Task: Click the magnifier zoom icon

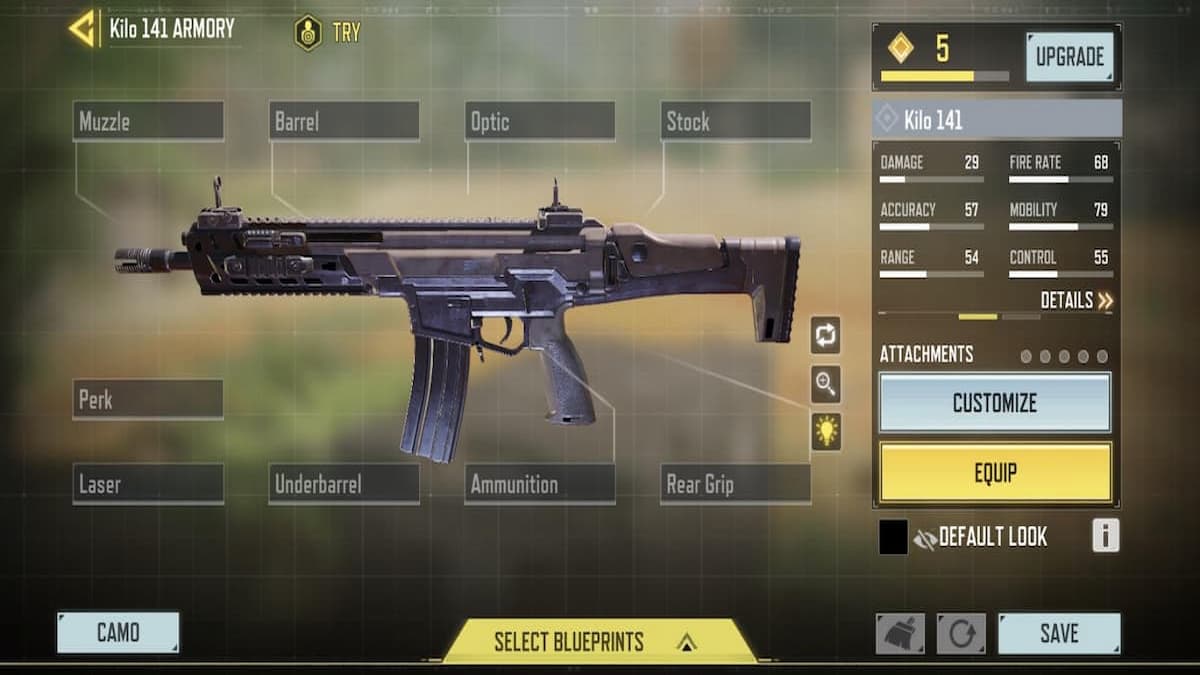Action: pos(826,384)
